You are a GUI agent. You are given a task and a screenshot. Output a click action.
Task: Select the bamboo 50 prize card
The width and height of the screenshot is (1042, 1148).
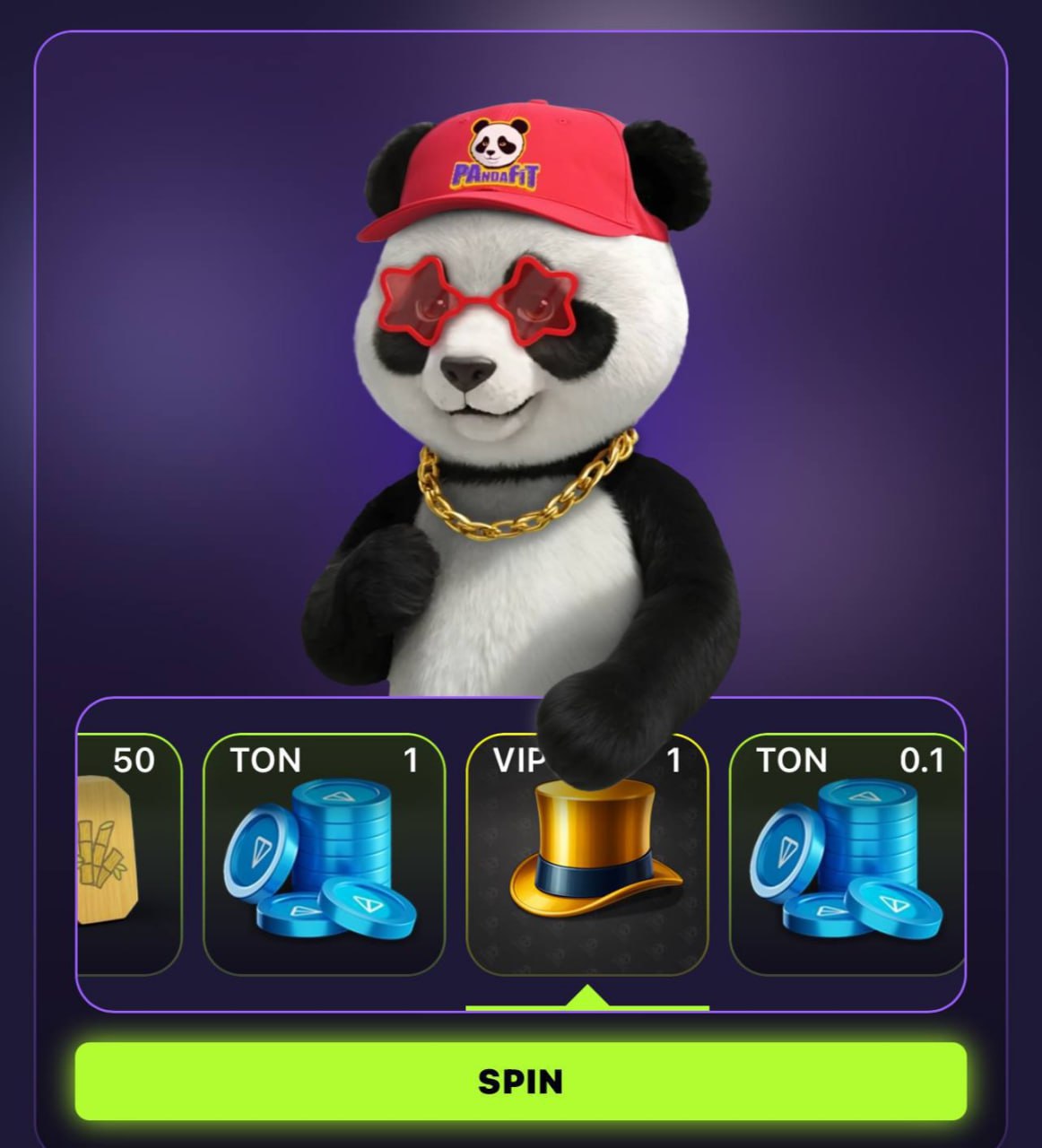coord(129,854)
